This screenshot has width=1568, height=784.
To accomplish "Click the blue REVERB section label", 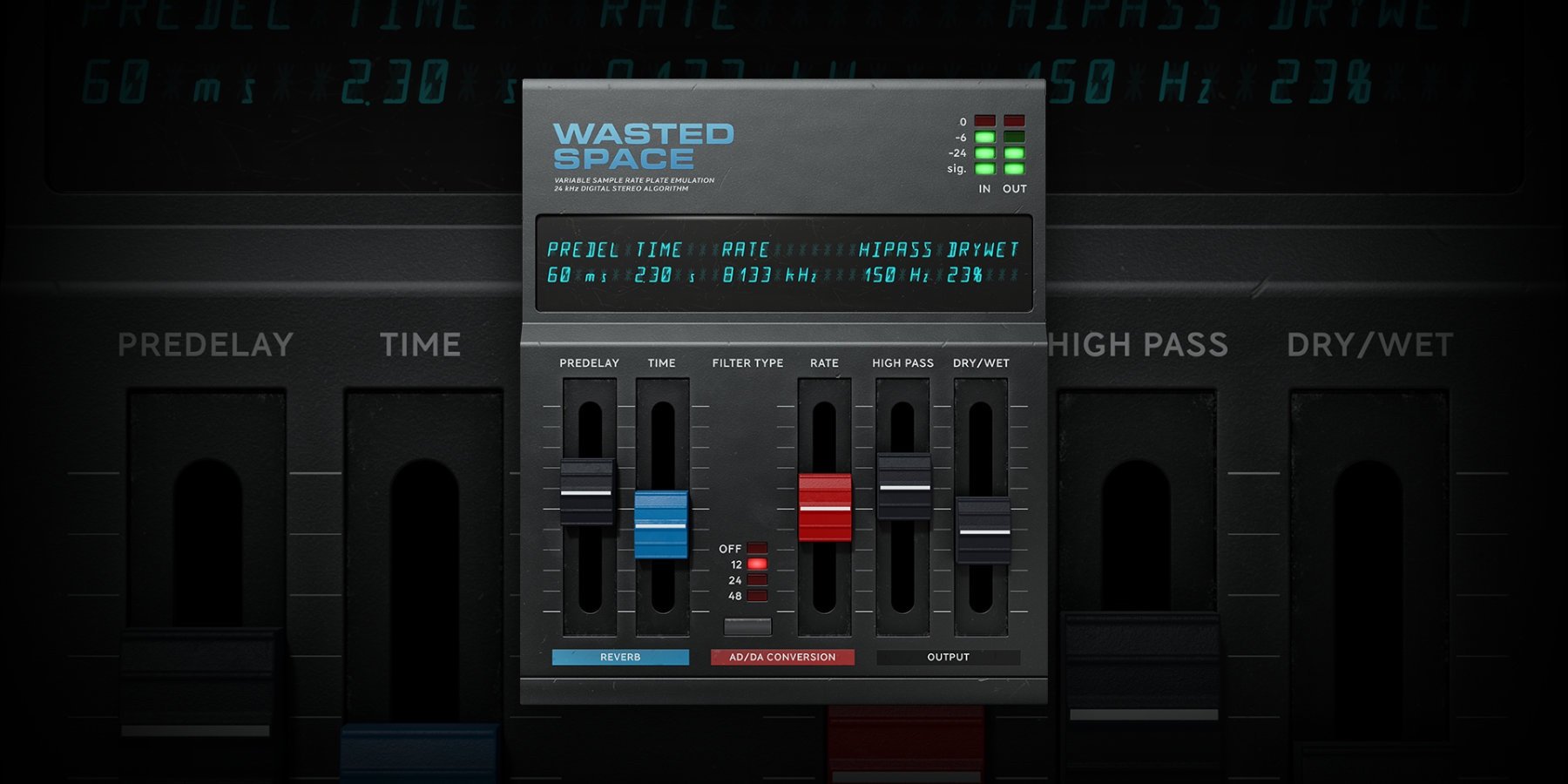I will point(620,658).
